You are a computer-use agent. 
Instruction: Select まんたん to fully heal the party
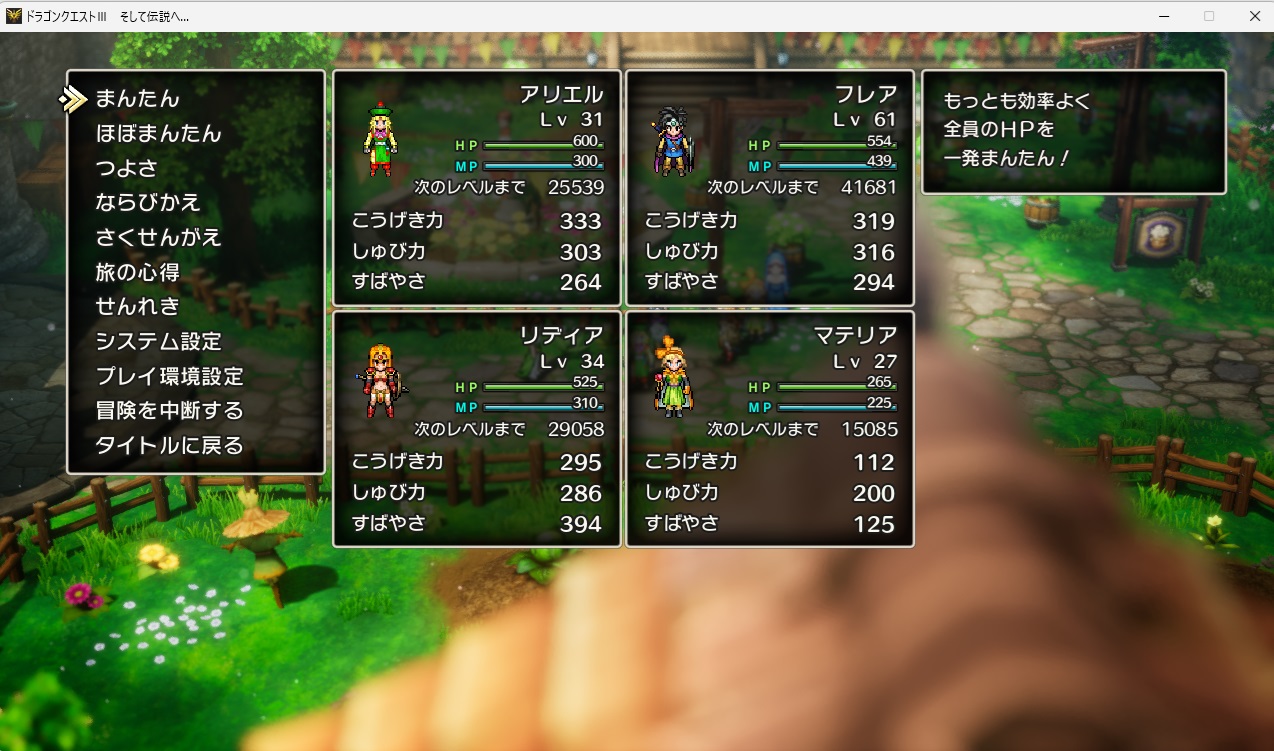tap(137, 99)
